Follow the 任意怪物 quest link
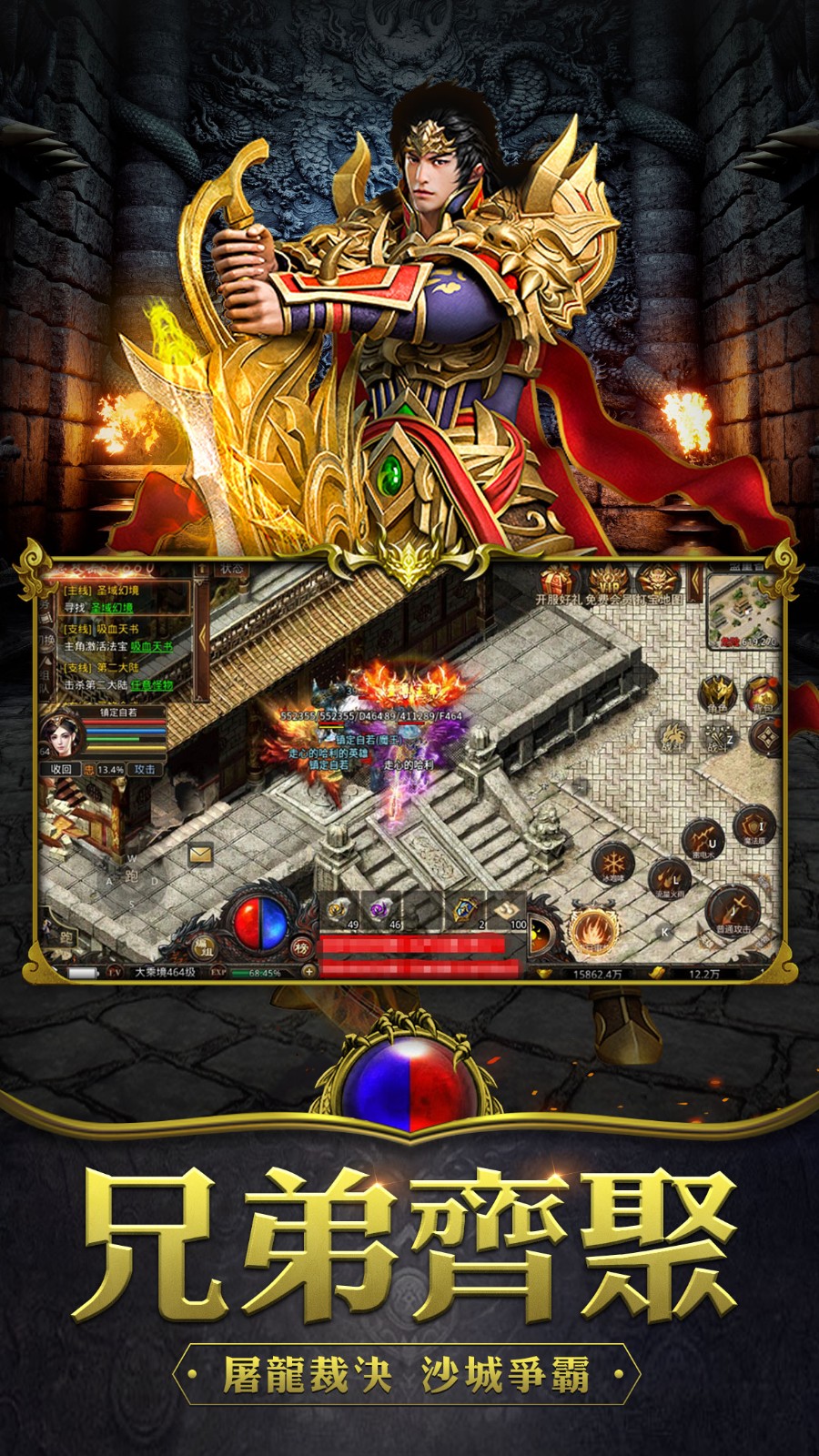 [x=150, y=684]
